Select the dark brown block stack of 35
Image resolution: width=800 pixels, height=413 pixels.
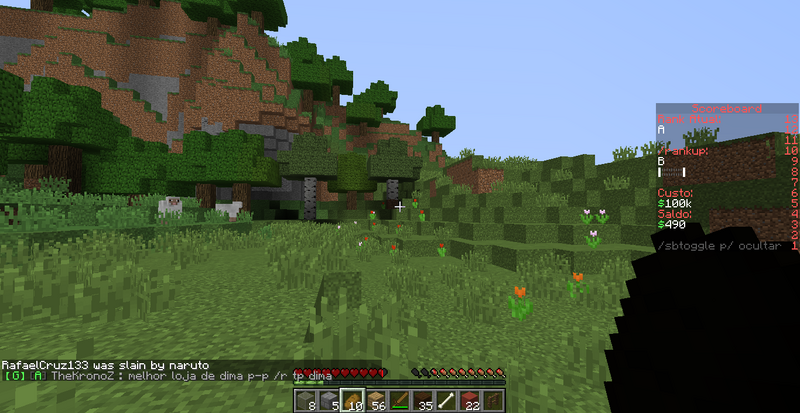[424, 400]
